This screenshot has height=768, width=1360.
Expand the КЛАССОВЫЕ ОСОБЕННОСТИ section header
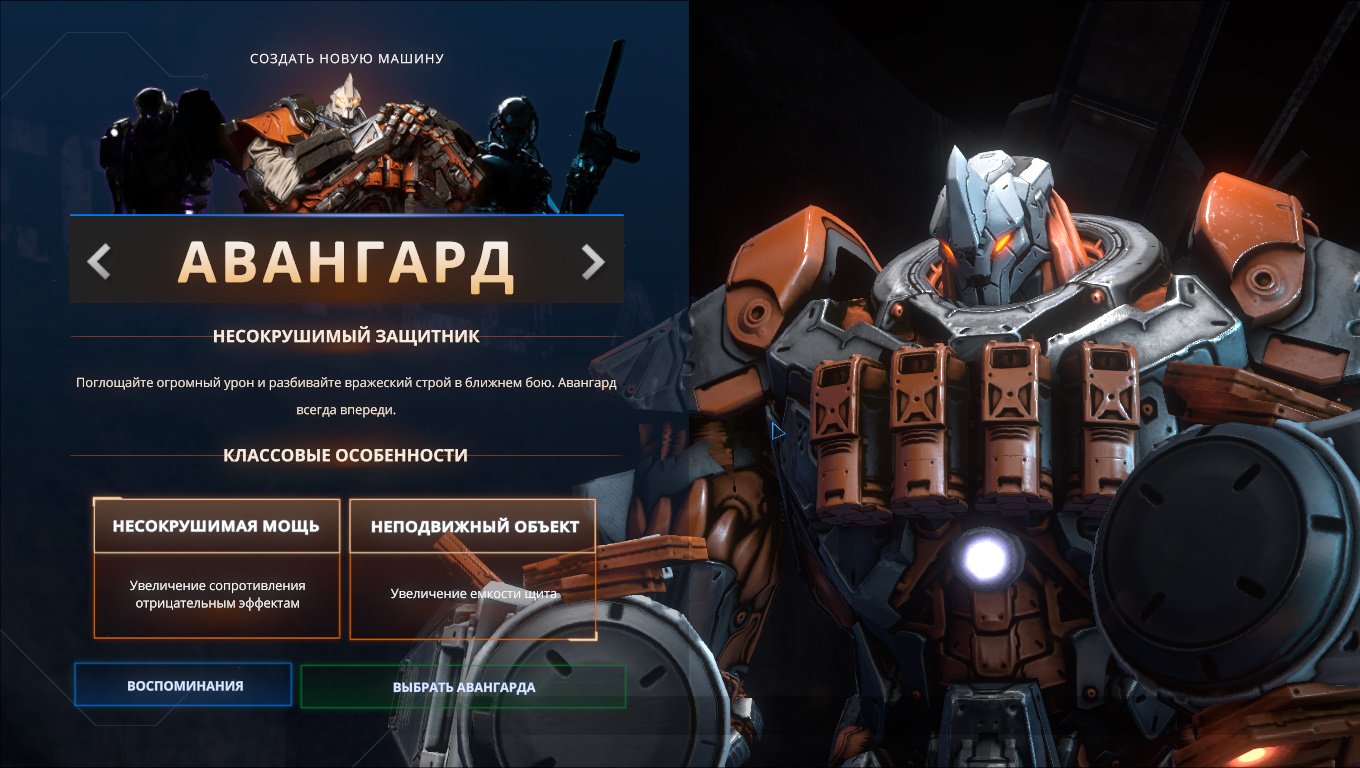tap(345, 453)
